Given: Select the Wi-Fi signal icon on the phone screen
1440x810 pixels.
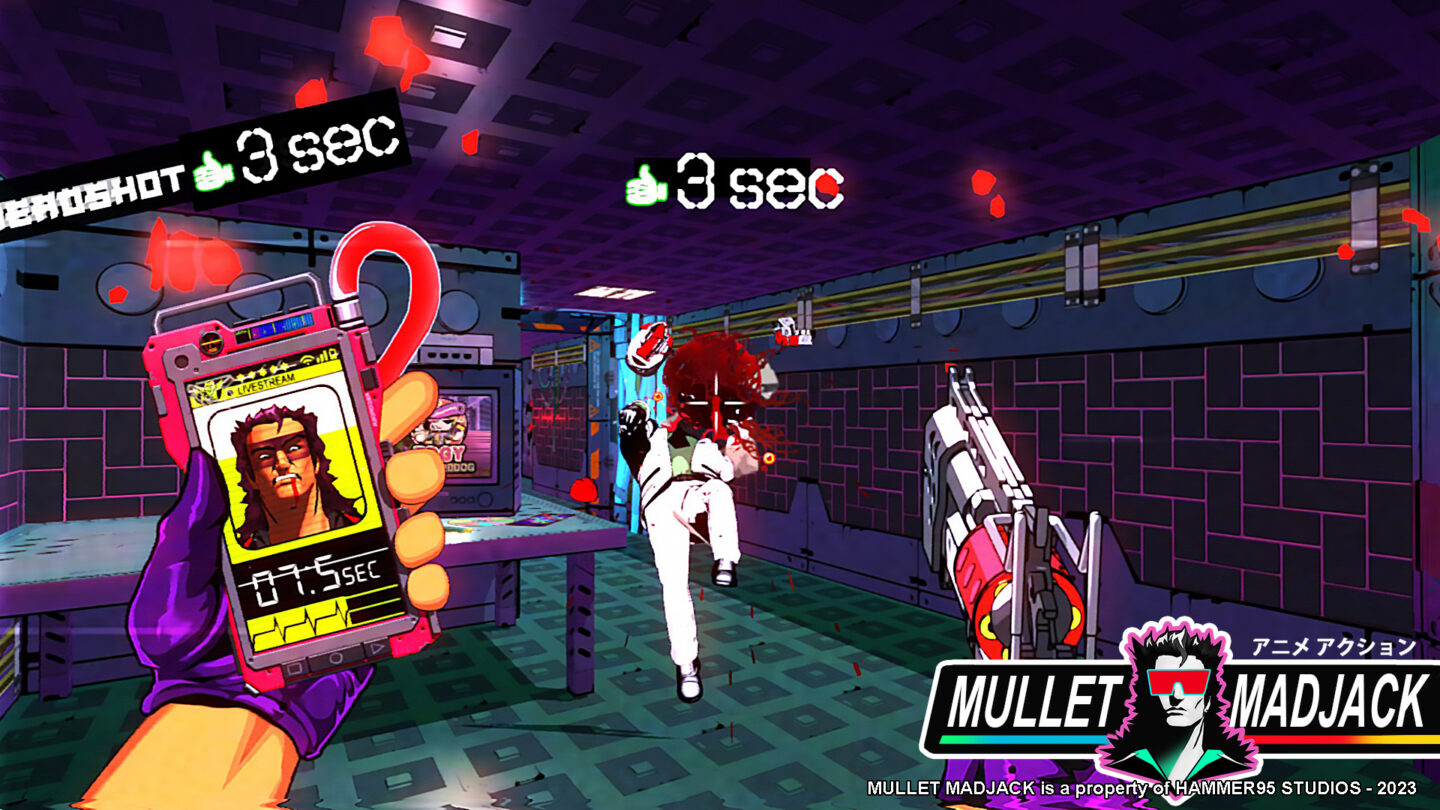Looking at the screenshot, I should point(308,361).
